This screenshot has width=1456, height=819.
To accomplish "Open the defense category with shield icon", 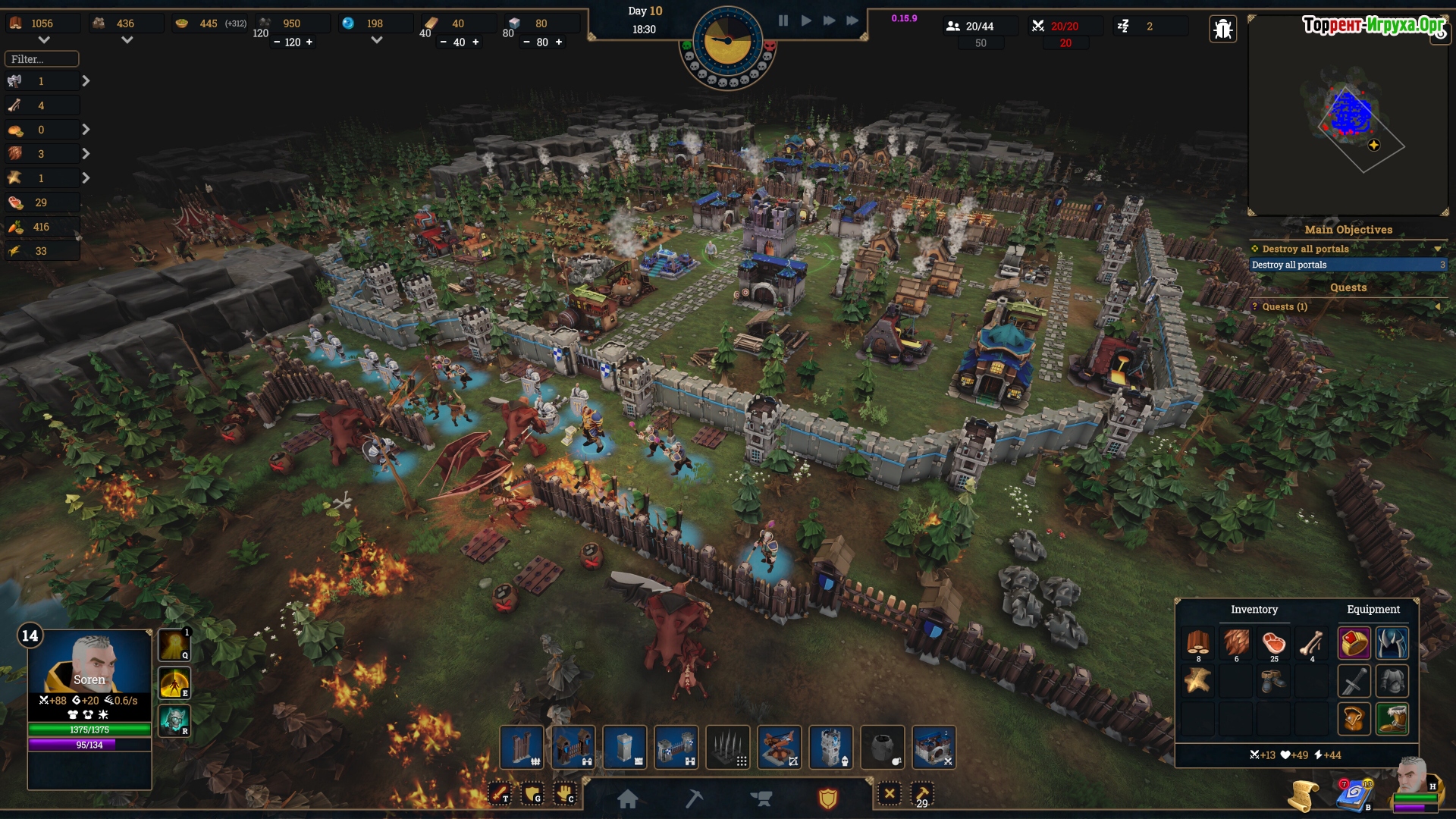I will pos(827,798).
